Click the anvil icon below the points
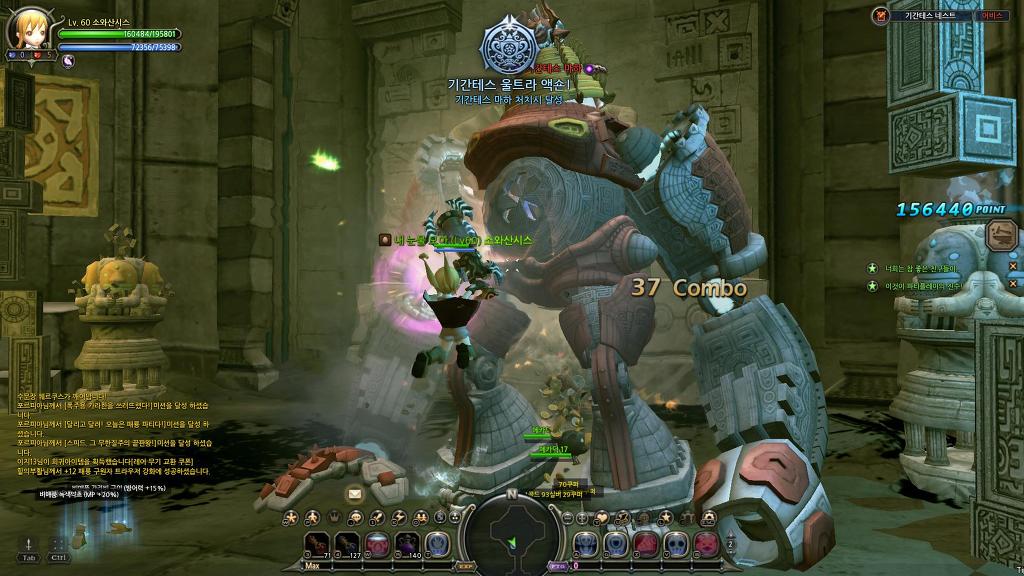The image size is (1024, 576). pos(999,236)
